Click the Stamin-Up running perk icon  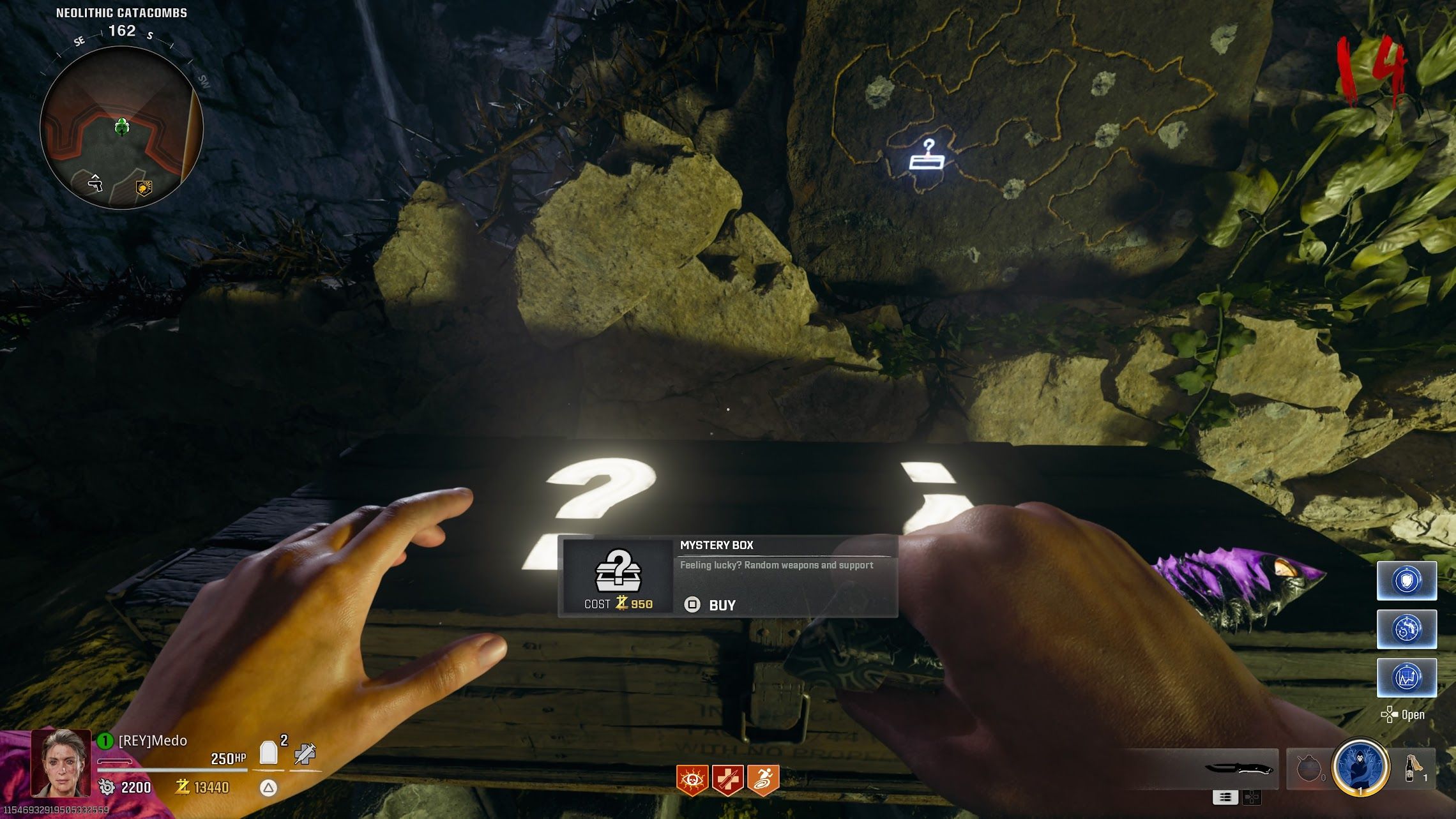point(764,780)
